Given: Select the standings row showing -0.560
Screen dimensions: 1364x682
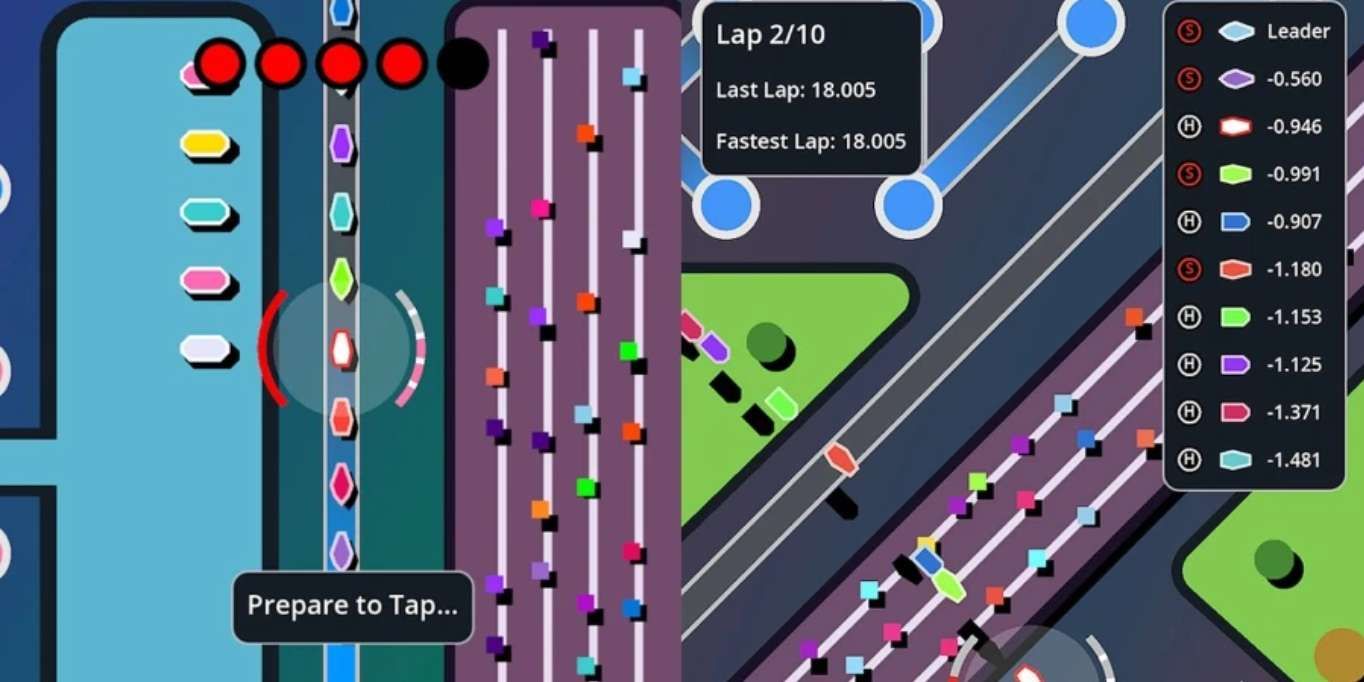Looking at the screenshot, I should [1256, 79].
